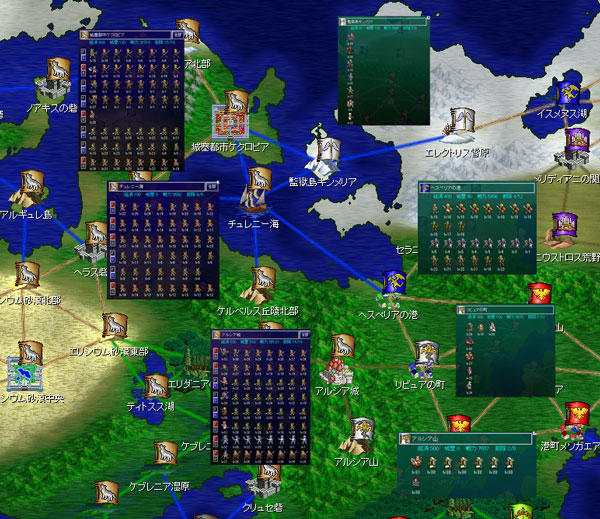Close the 城塞都市ケクロピア unit panel
This screenshot has width=600, height=519.
click(178, 33)
